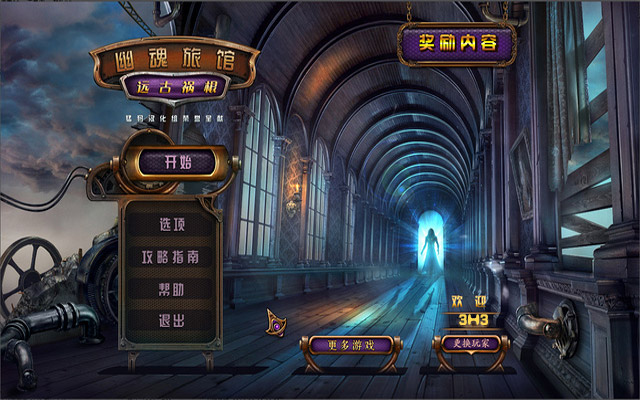
Task: Select the 帮助 help entry
Action: 172,289
